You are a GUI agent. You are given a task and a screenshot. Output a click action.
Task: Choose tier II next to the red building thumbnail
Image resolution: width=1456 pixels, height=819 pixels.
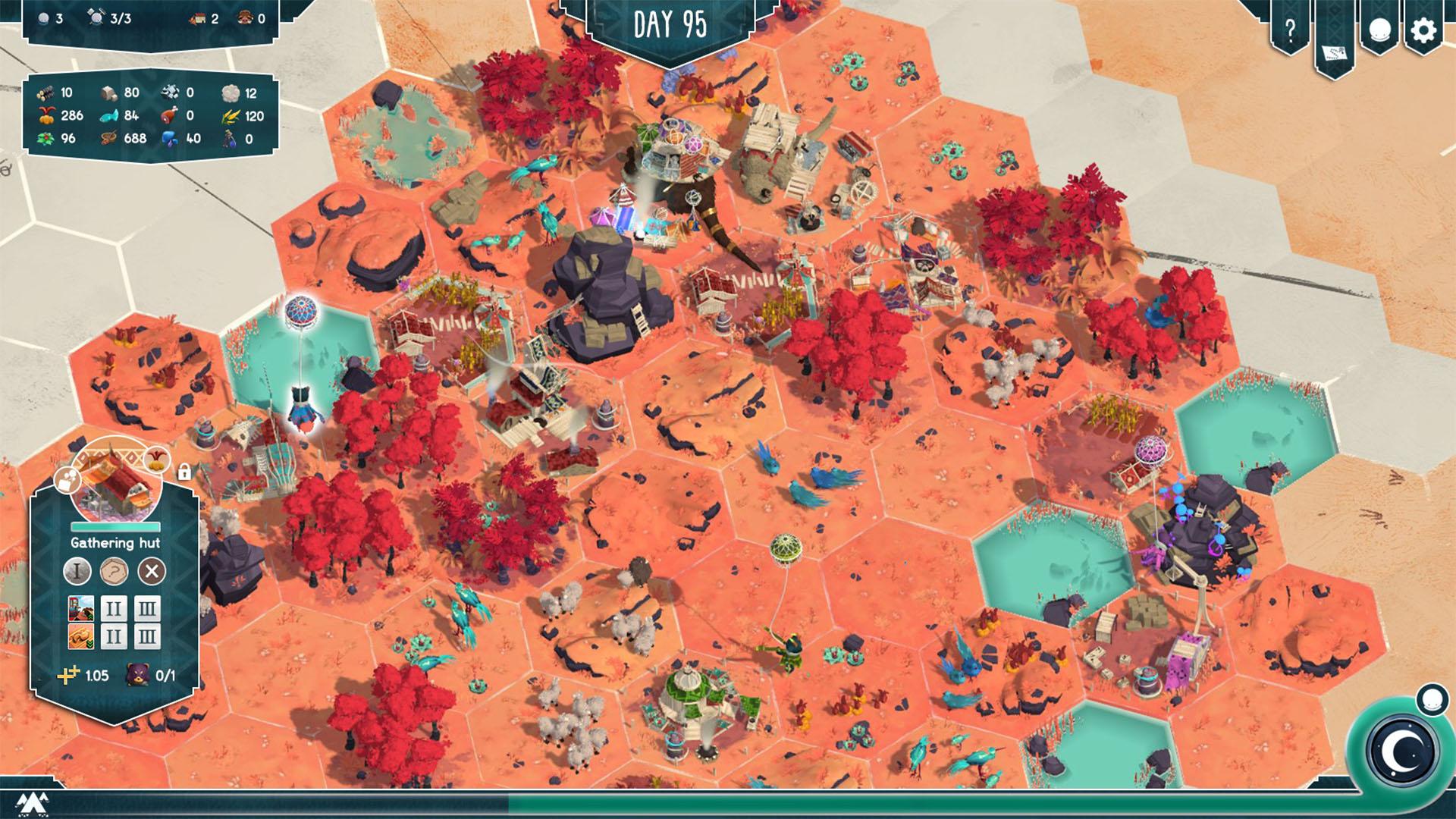pos(114,609)
